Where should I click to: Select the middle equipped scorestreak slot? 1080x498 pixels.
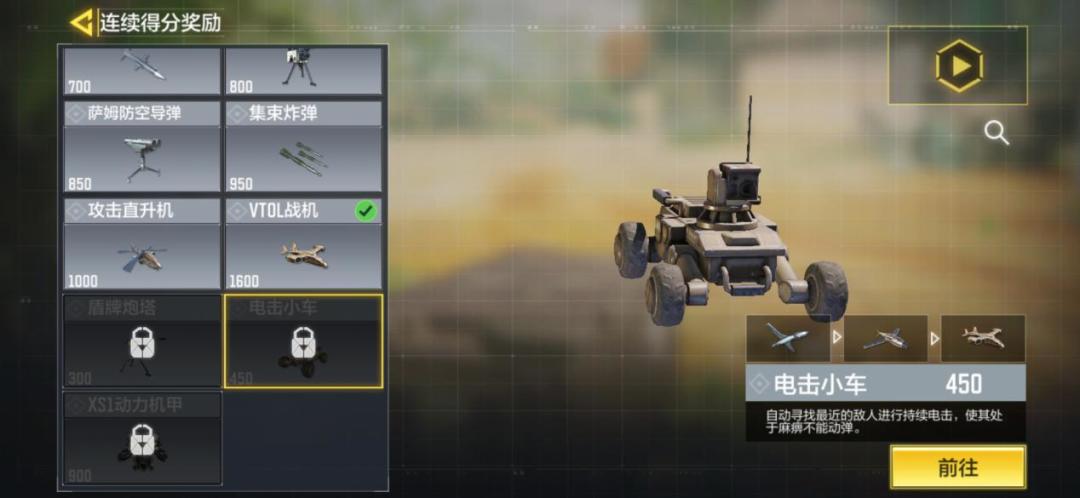coord(885,338)
